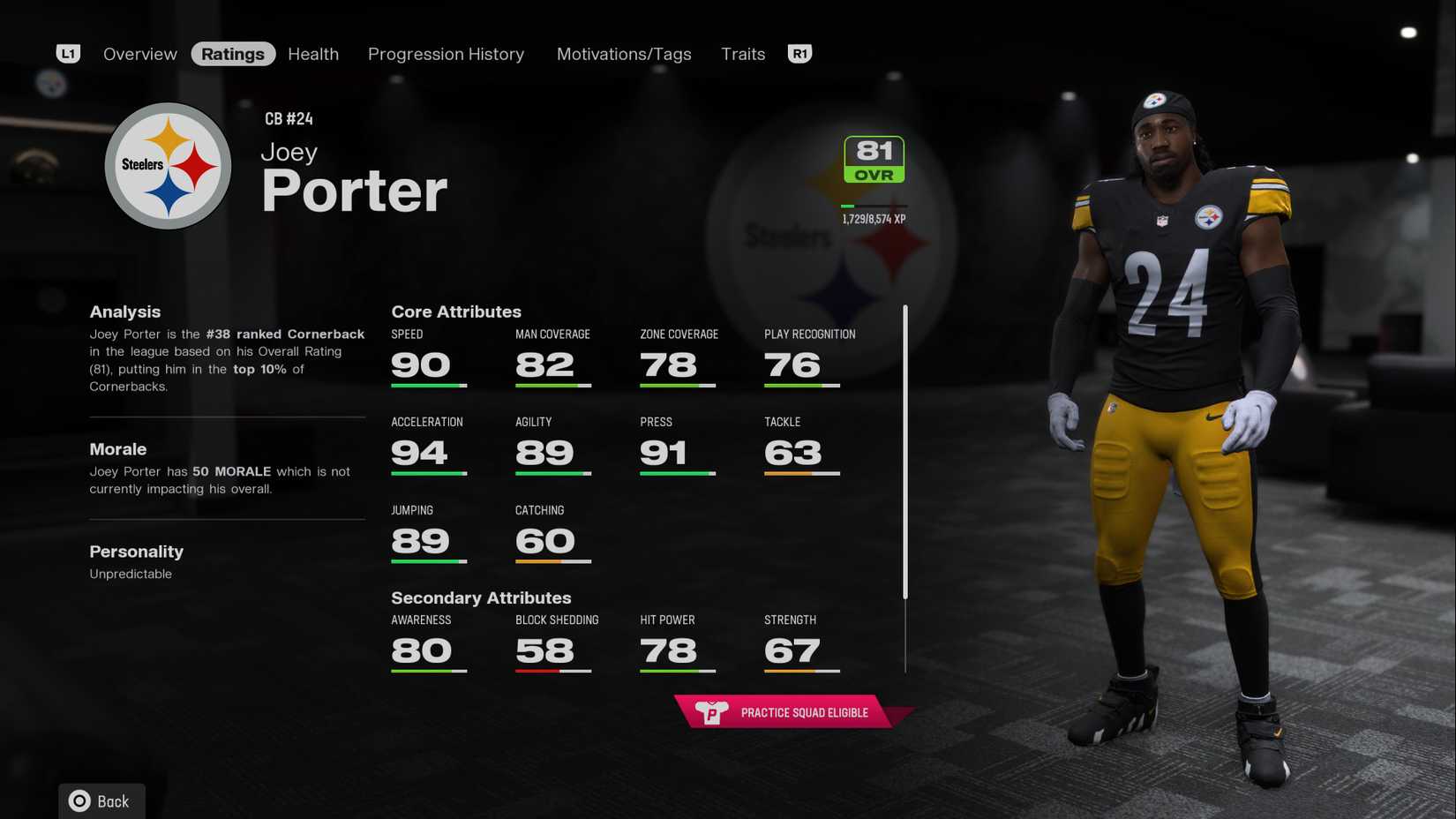Open the Traits section
This screenshot has height=819, width=1456.
(742, 53)
